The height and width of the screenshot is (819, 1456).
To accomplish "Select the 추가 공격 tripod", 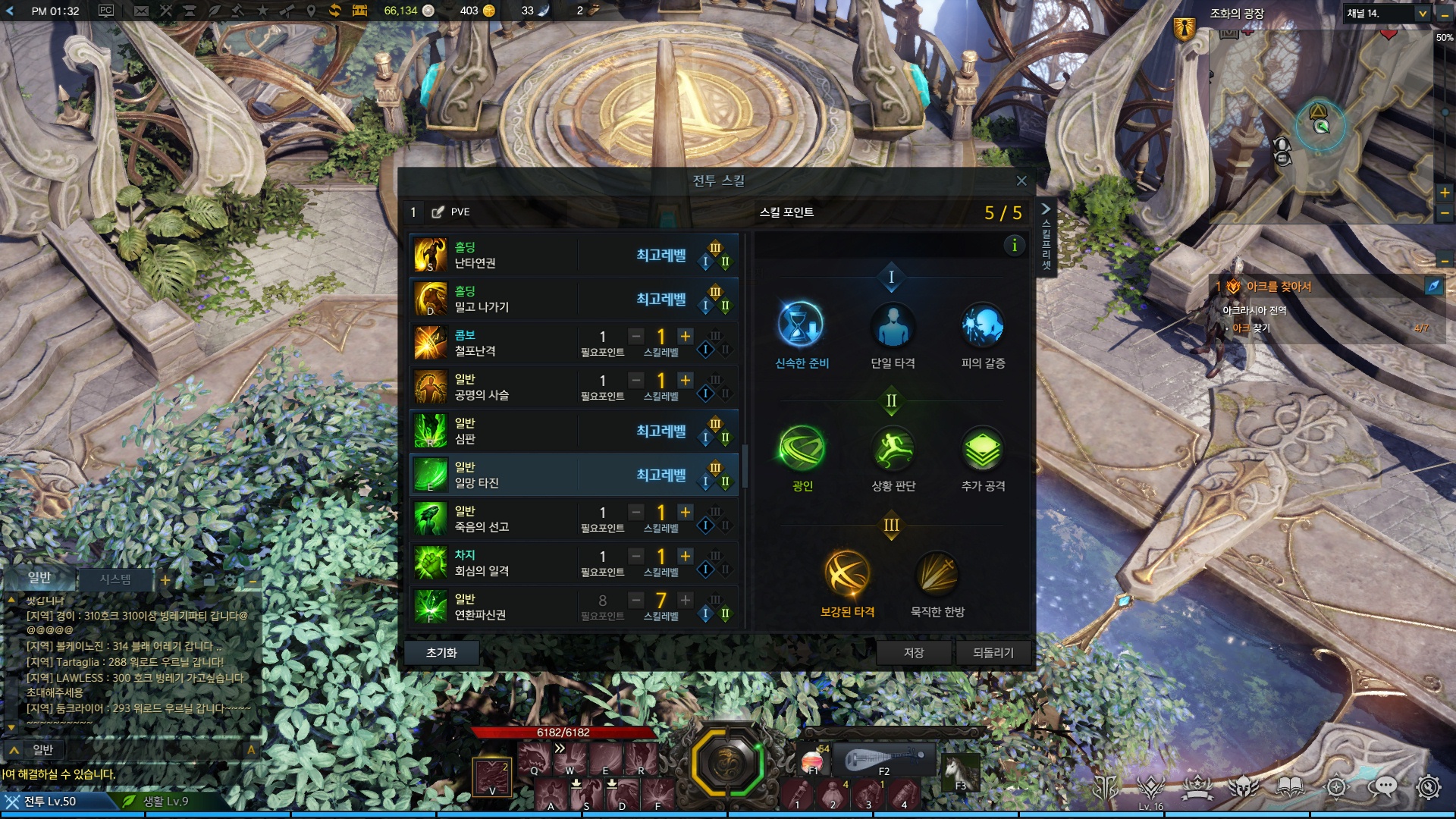I will pyautogui.click(x=983, y=448).
